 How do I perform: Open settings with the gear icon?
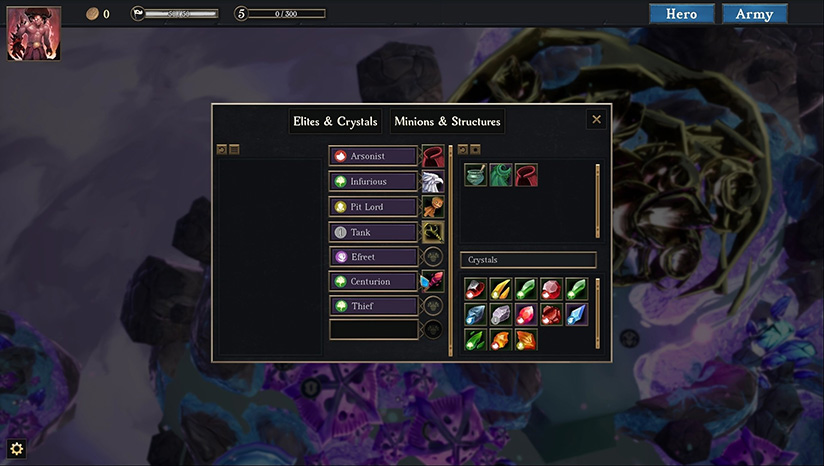pyautogui.click(x=16, y=449)
